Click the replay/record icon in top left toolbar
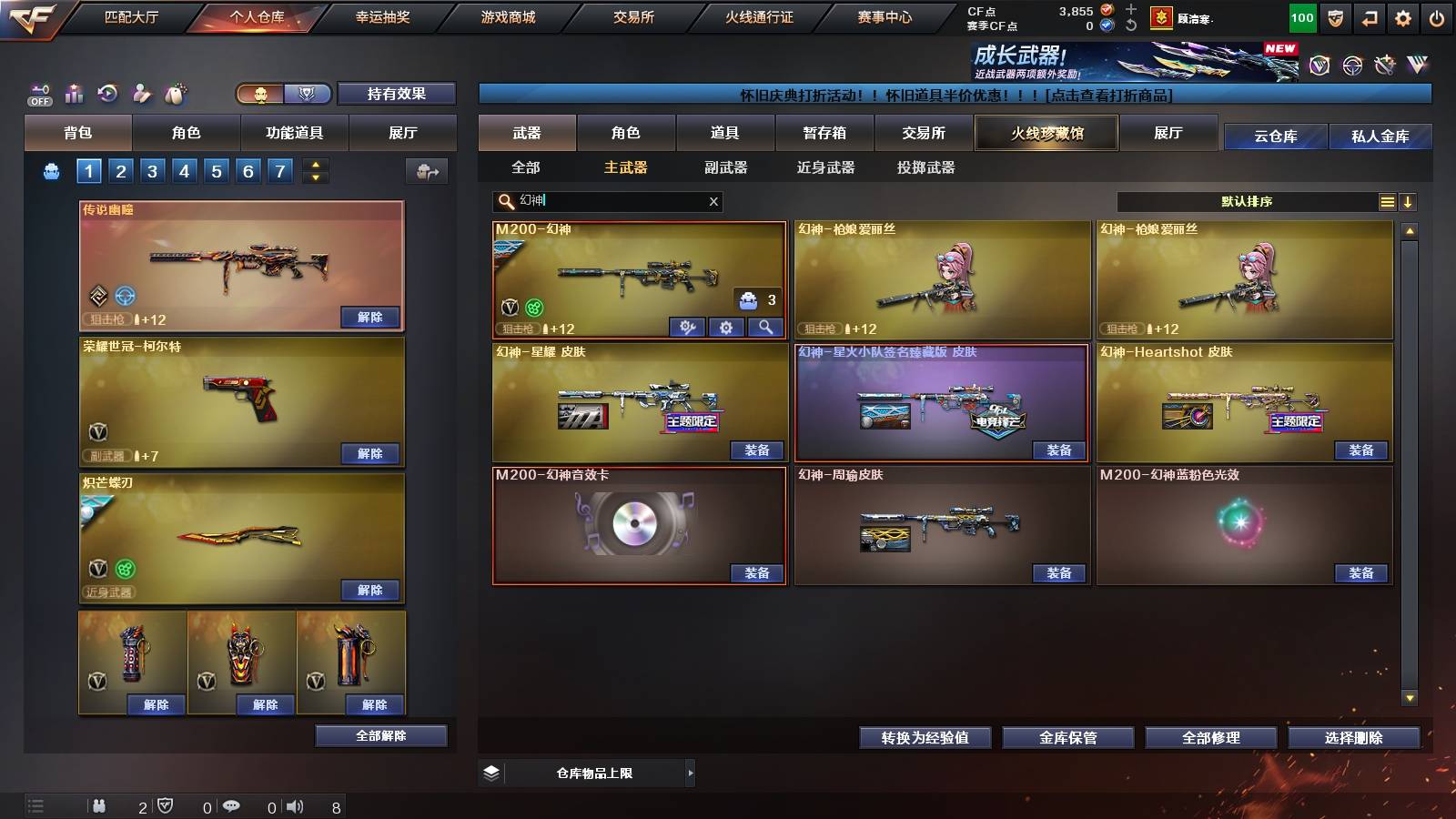The image size is (1456, 819). click(107, 92)
